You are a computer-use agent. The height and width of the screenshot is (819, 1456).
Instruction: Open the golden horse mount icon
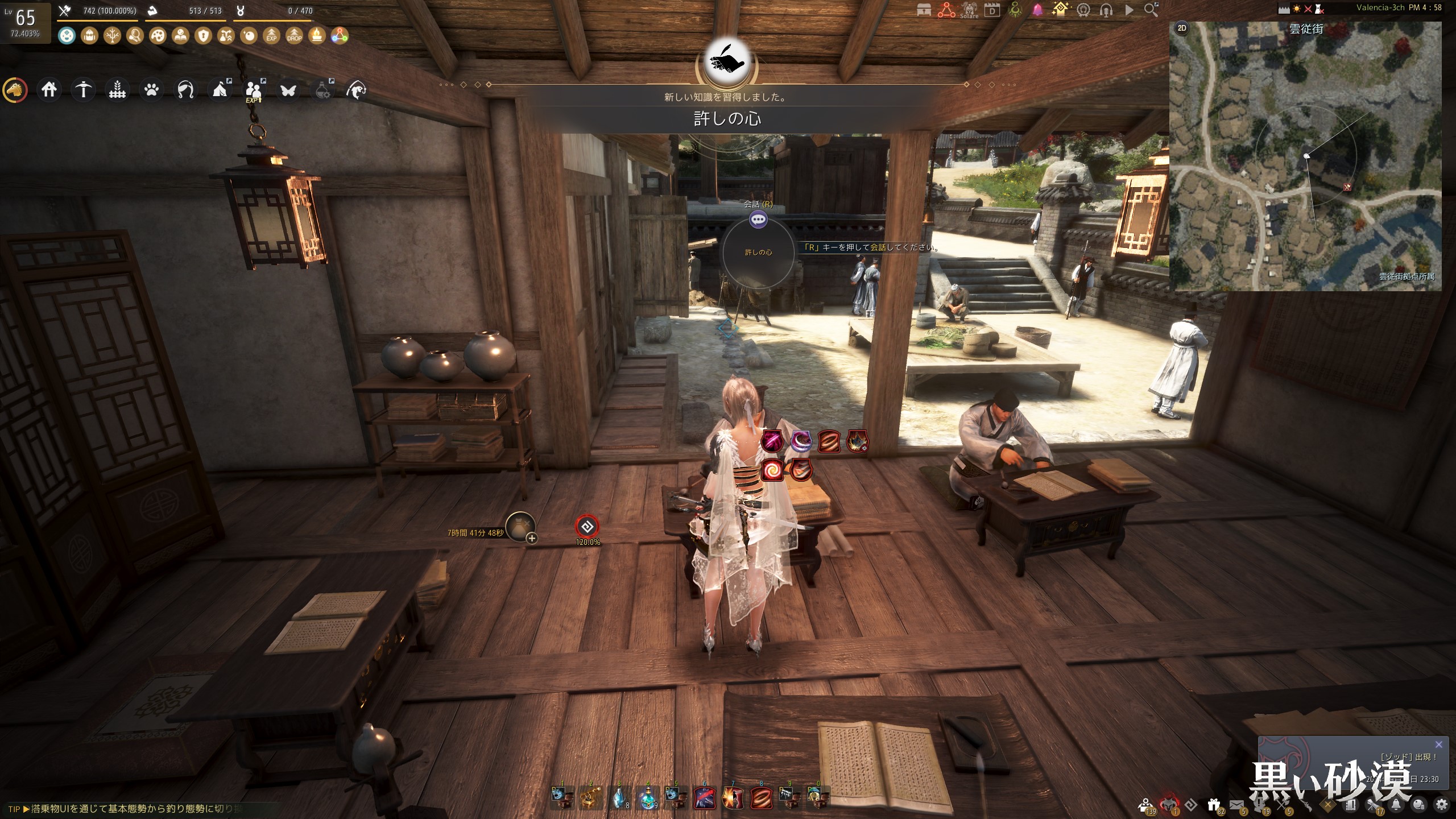15,90
